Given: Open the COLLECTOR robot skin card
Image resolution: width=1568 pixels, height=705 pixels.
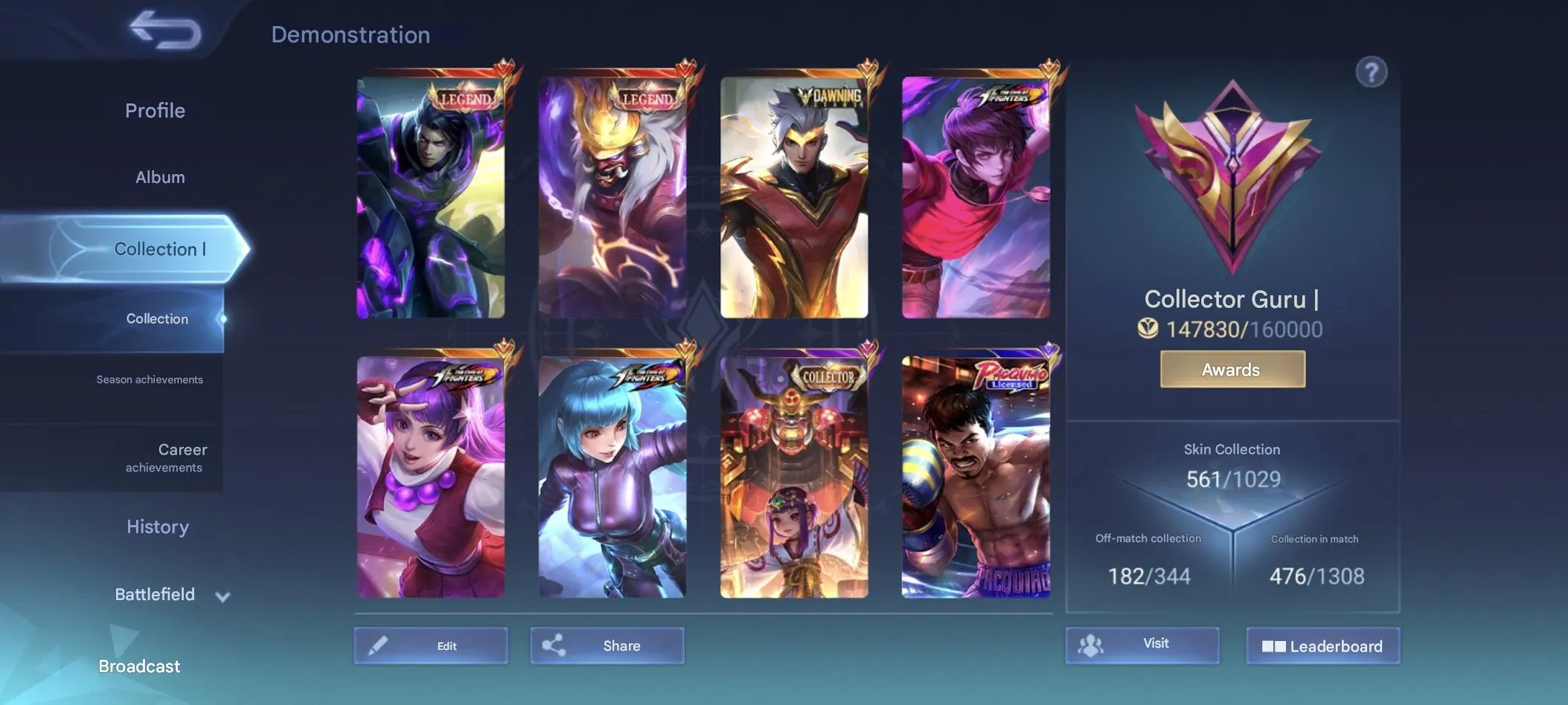Looking at the screenshot, I should pyautogui.click(x=793, y=476).
